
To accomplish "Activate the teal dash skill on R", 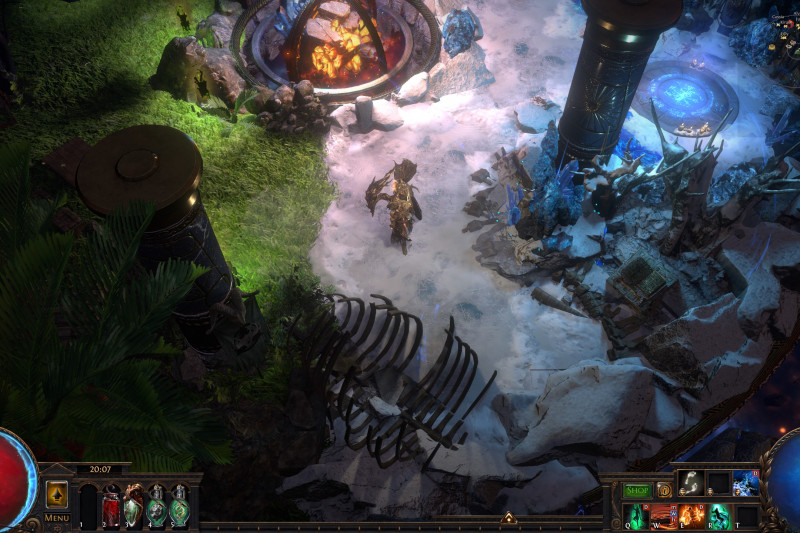I will click(x=719, y=516).
